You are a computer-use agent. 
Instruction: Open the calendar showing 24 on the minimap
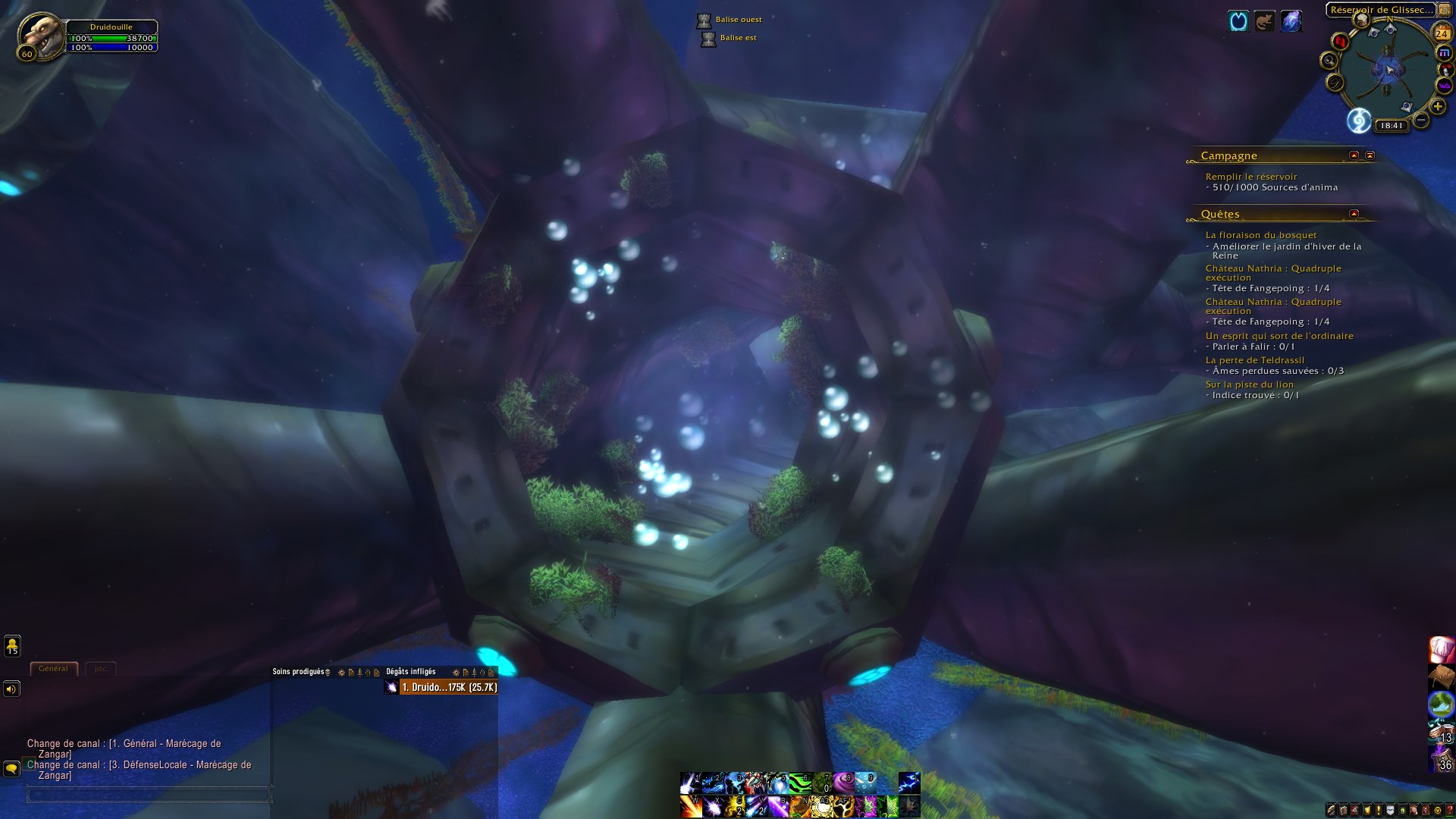coord(1442,33)
